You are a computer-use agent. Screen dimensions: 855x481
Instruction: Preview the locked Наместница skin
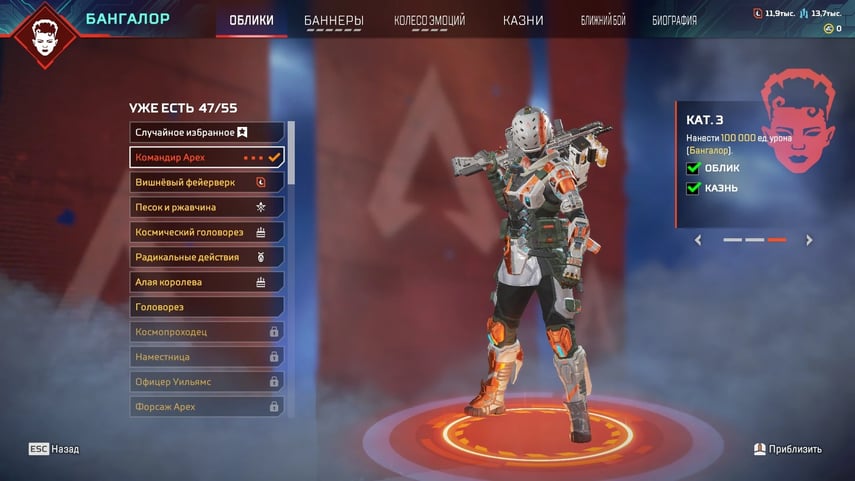[x=207, y=357]
